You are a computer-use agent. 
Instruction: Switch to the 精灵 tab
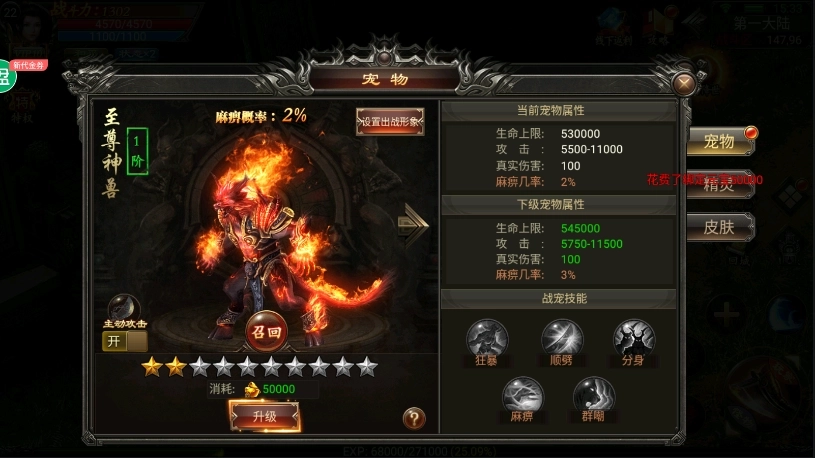point(720,184)
